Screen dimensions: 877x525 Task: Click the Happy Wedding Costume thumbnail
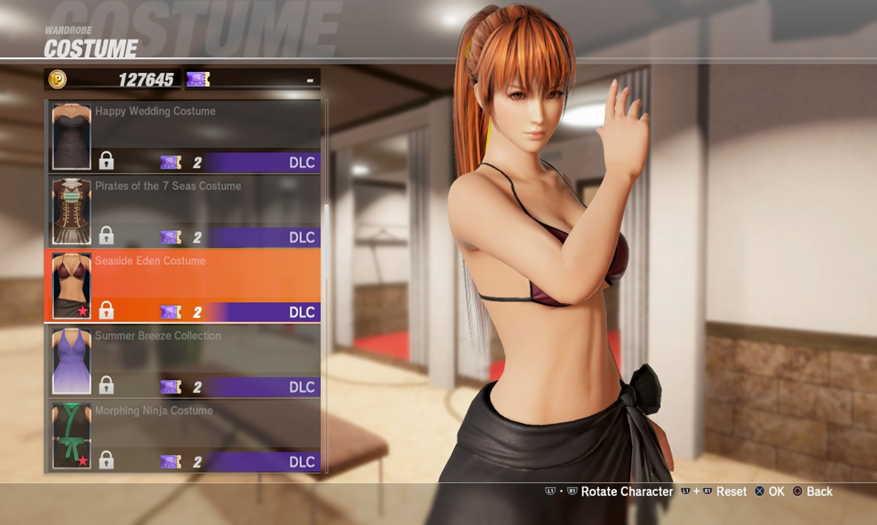click(x=71, y=136)
